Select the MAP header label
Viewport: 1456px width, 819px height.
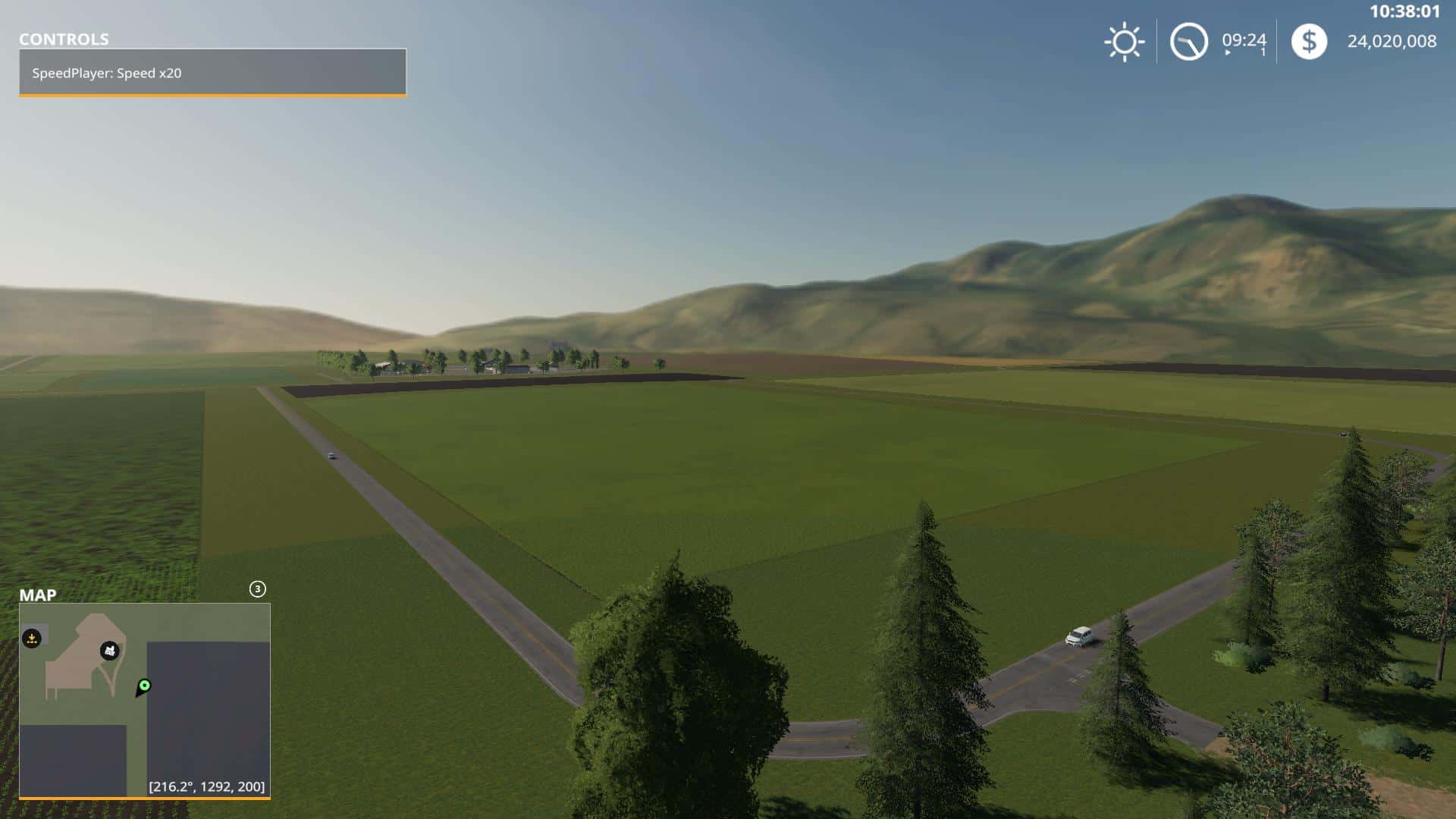pos(39,595)
